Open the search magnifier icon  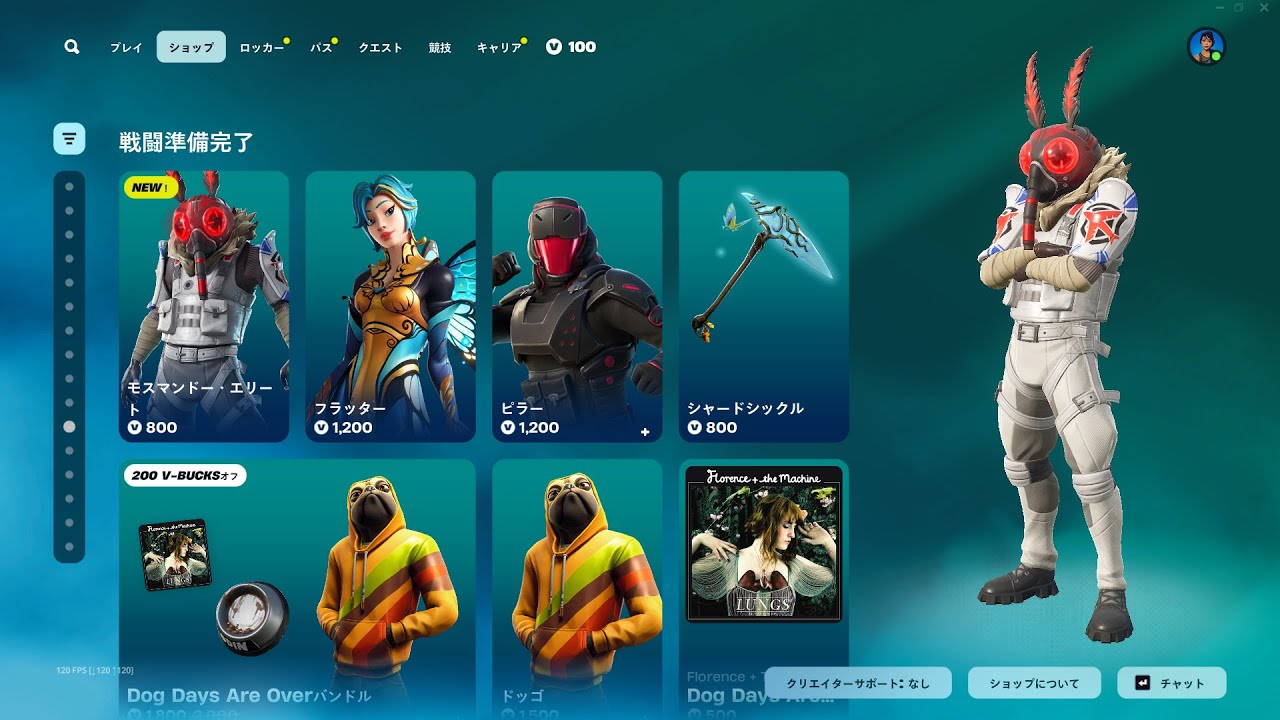tap(71, 47)
